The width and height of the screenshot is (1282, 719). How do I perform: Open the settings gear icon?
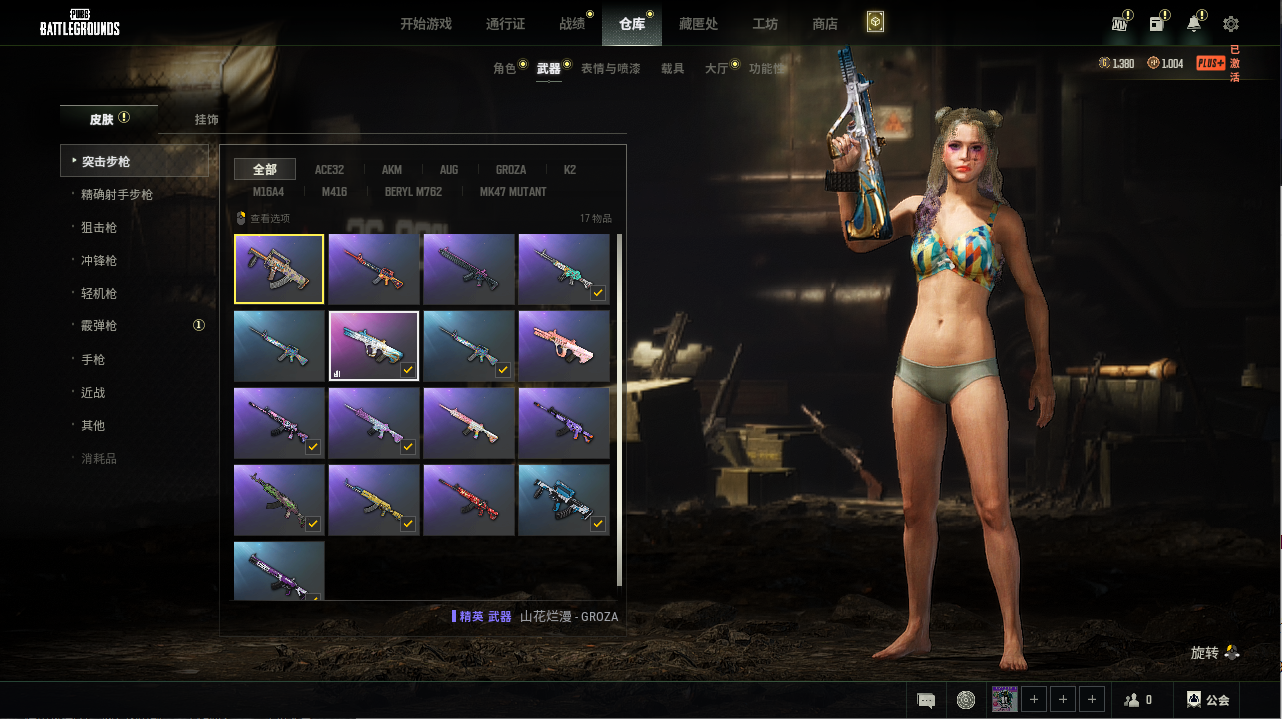(x=1231, y=24)
